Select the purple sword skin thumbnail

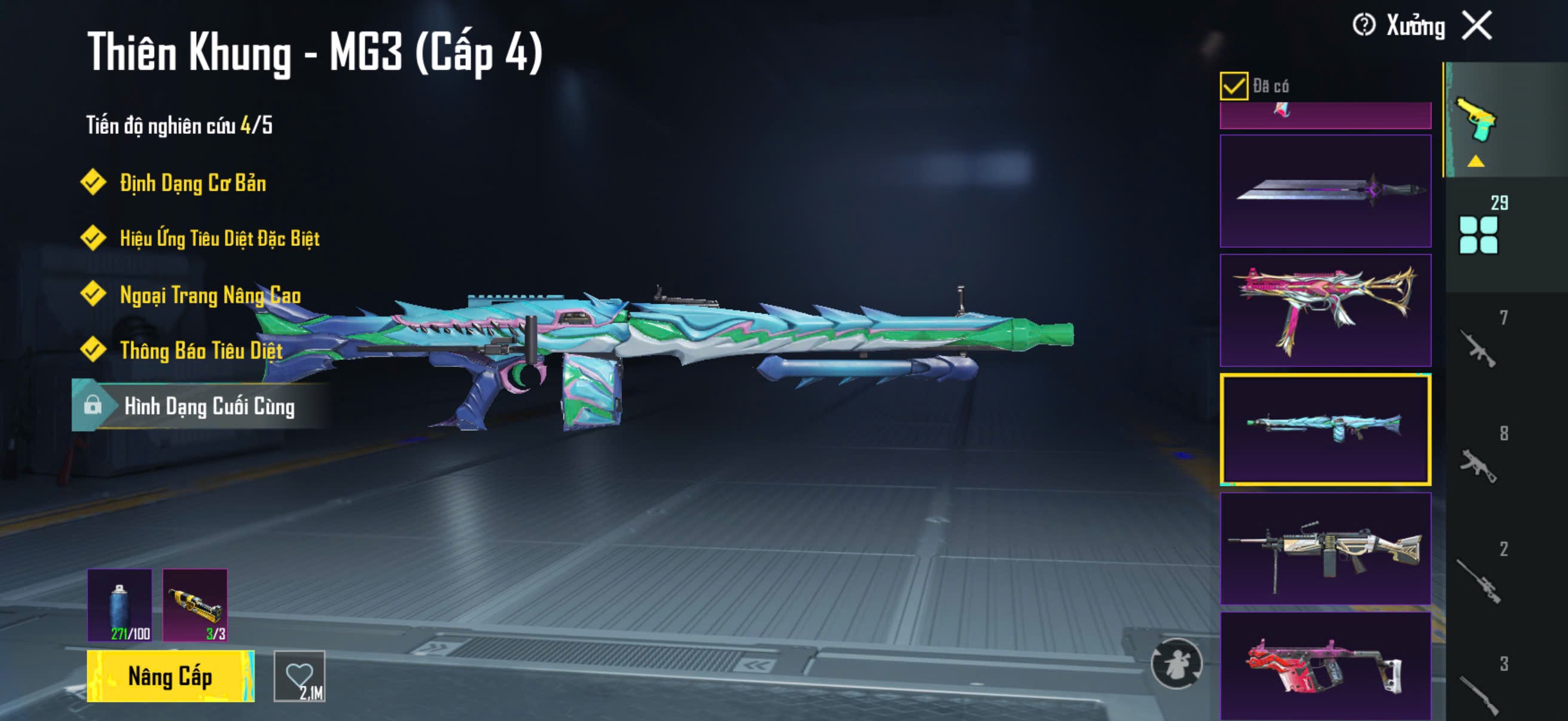click(1325, 191)
